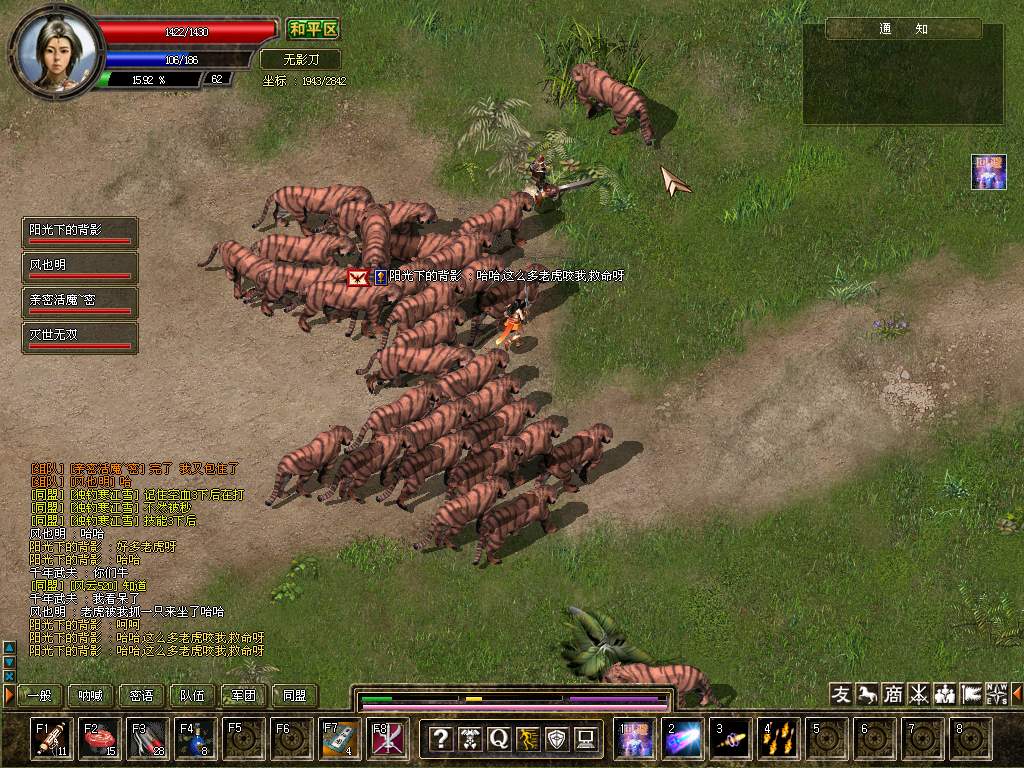Image resolution: width=1024 pixels, height=768 pixels.
Task: Open the question mark help button
Action: (x=440, y=739)
